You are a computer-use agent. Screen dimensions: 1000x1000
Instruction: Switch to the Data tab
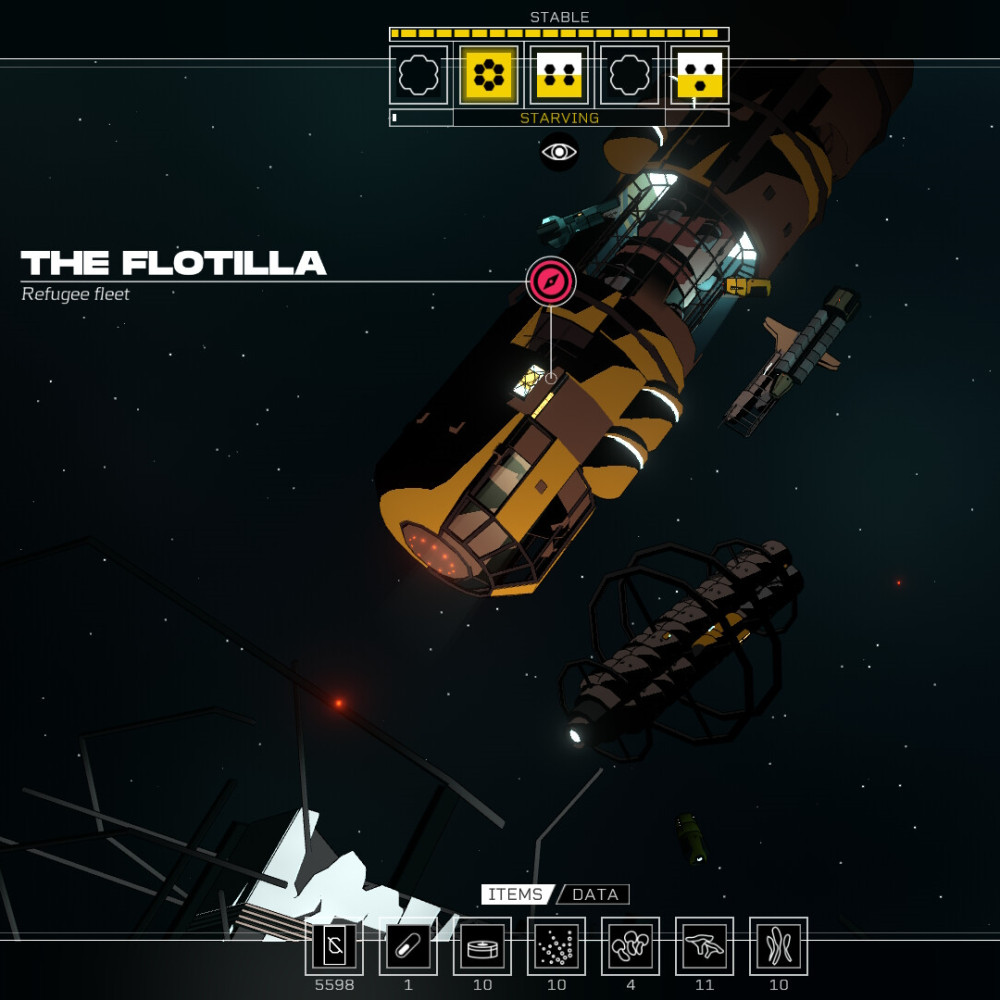coord(596,894)
